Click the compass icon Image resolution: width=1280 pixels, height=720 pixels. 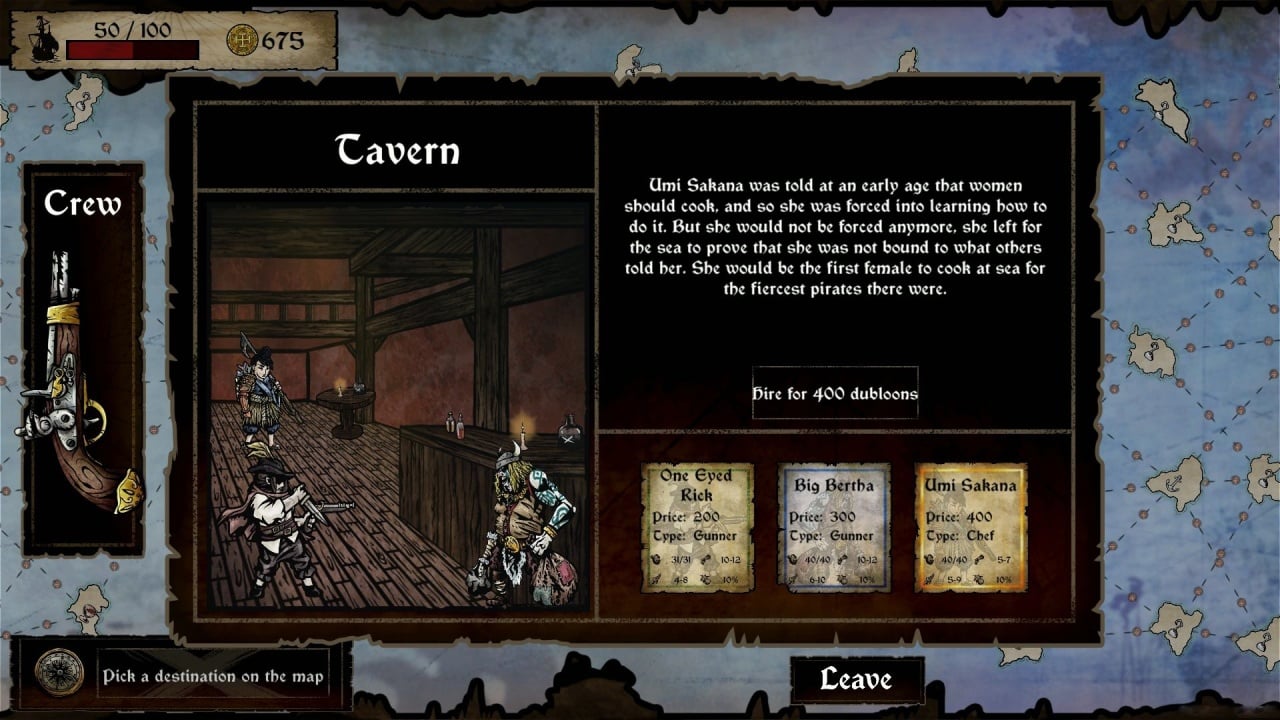59,673
